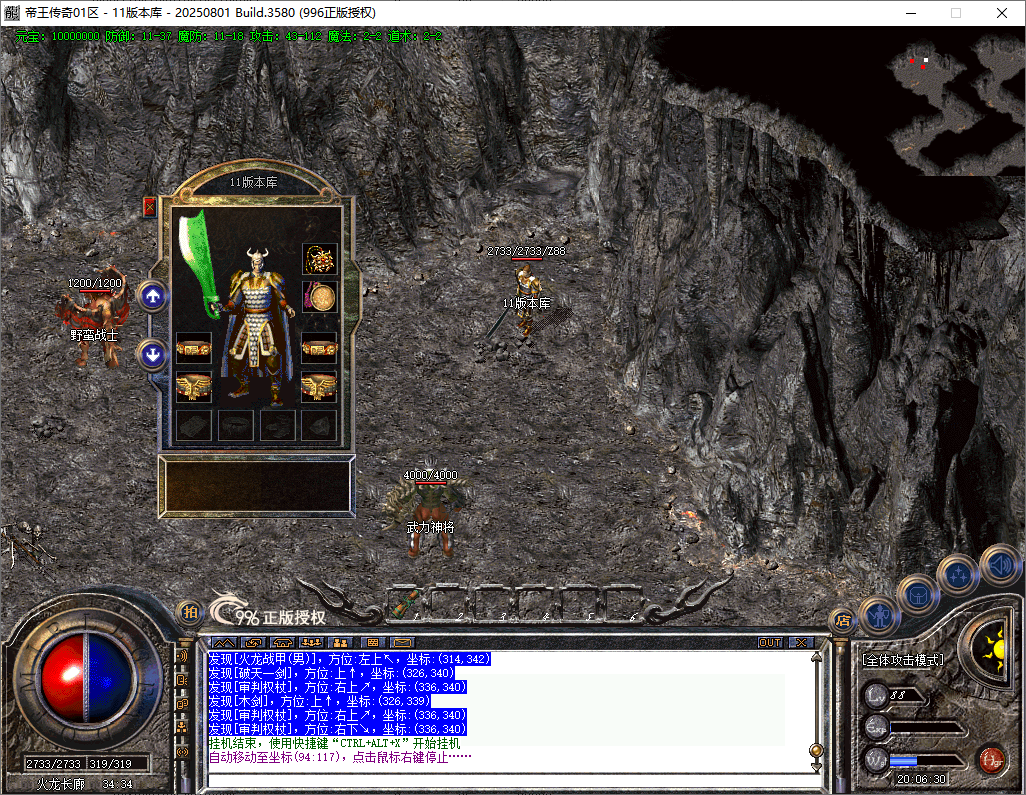Click the down arrow on equipment panel
The width and height of the screenshot is (1026, 795).
tap(152, 354)
